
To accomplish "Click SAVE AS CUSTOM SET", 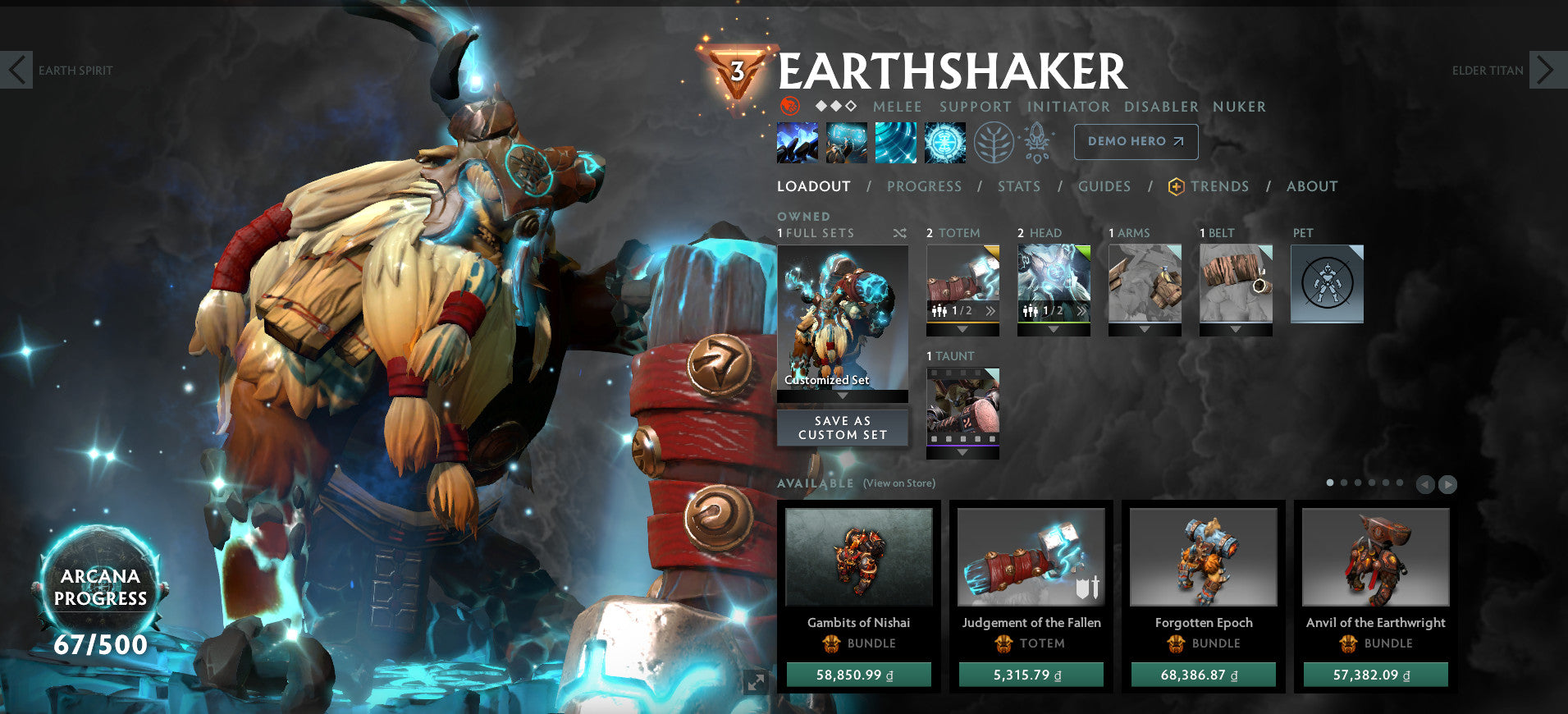I will click(x=842, y=427).
